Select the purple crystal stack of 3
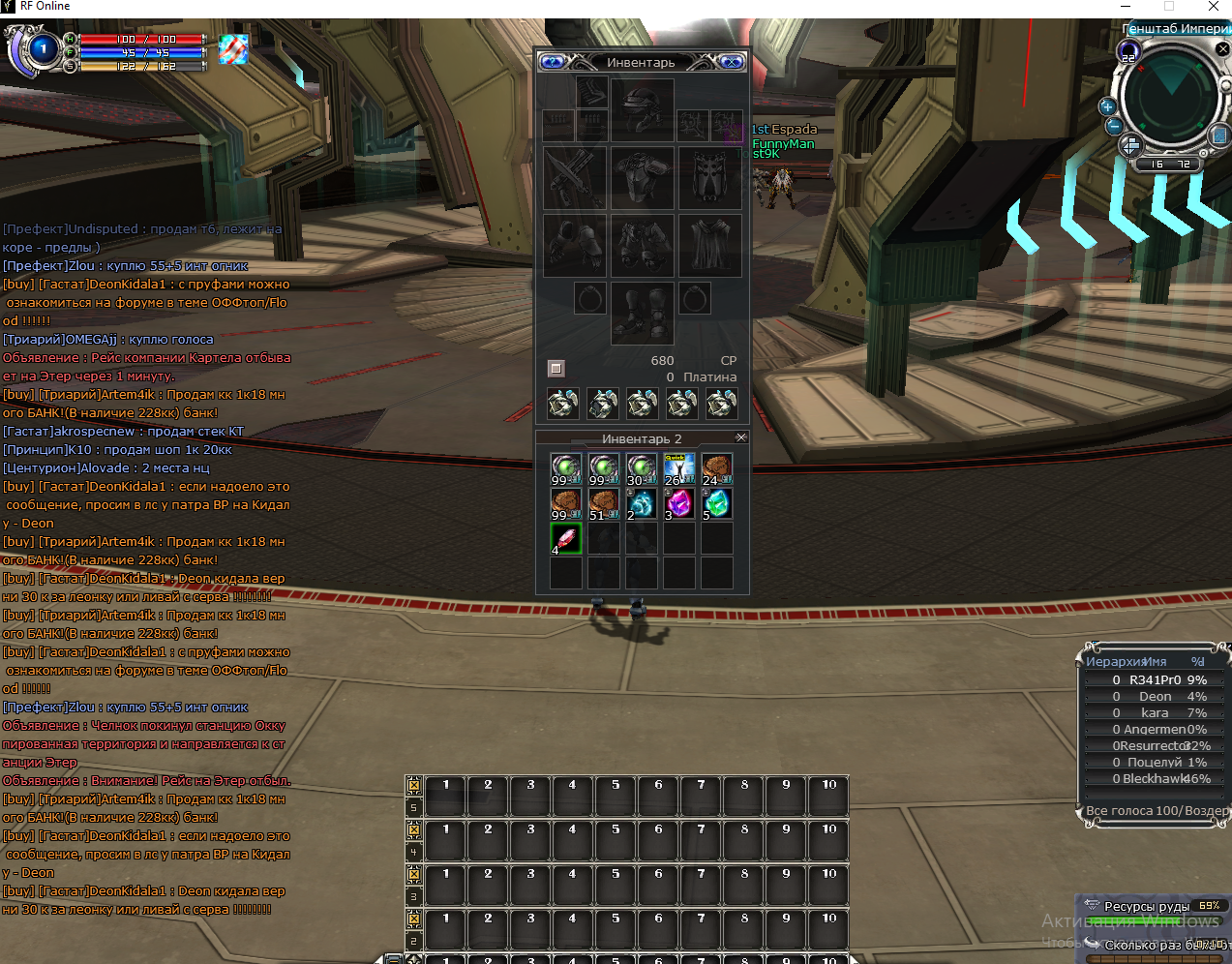The image size is (1232, 964). pyautogui.click(x=679, y=503)
